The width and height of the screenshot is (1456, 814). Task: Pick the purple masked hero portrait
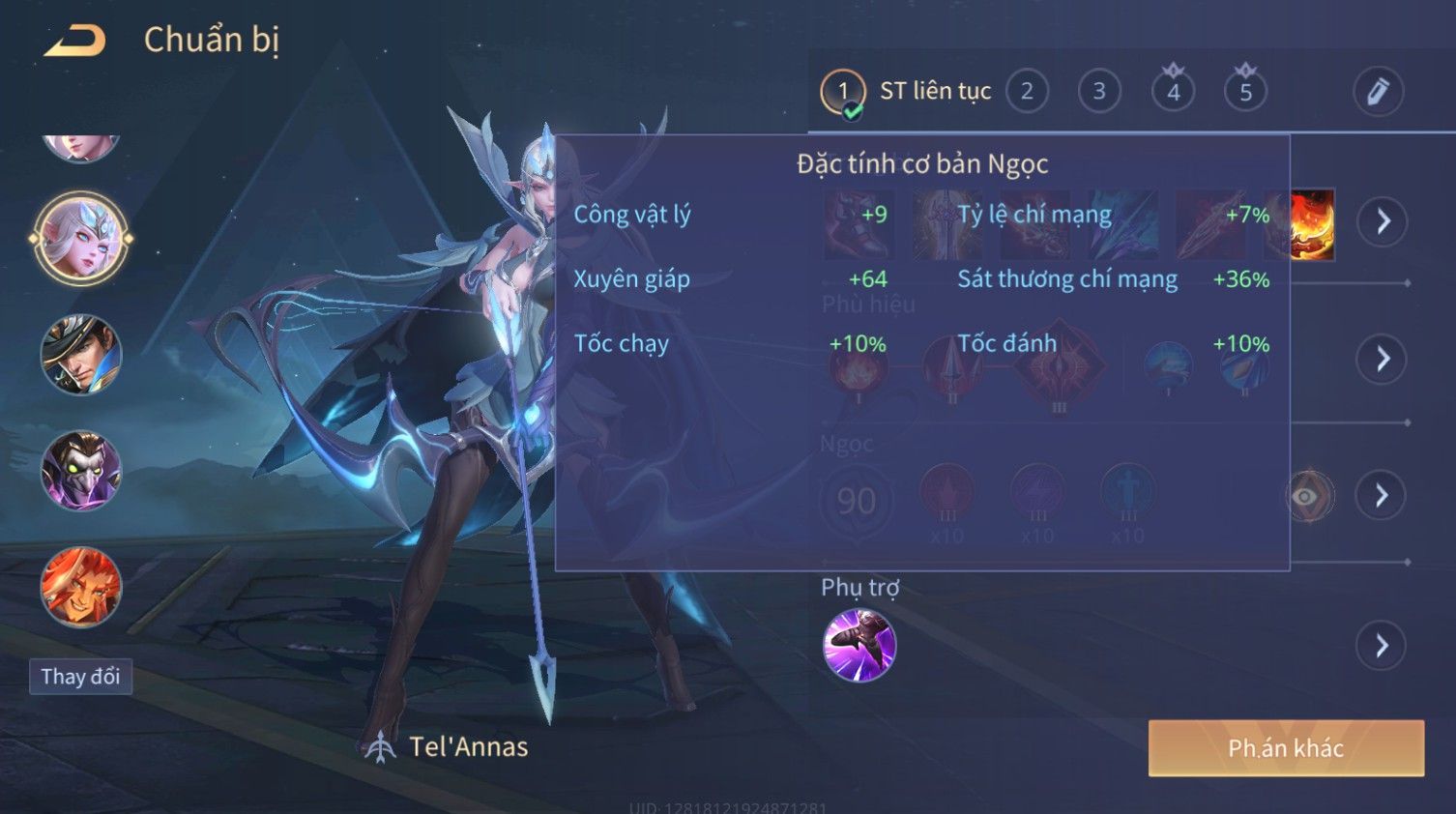[81, 471]
